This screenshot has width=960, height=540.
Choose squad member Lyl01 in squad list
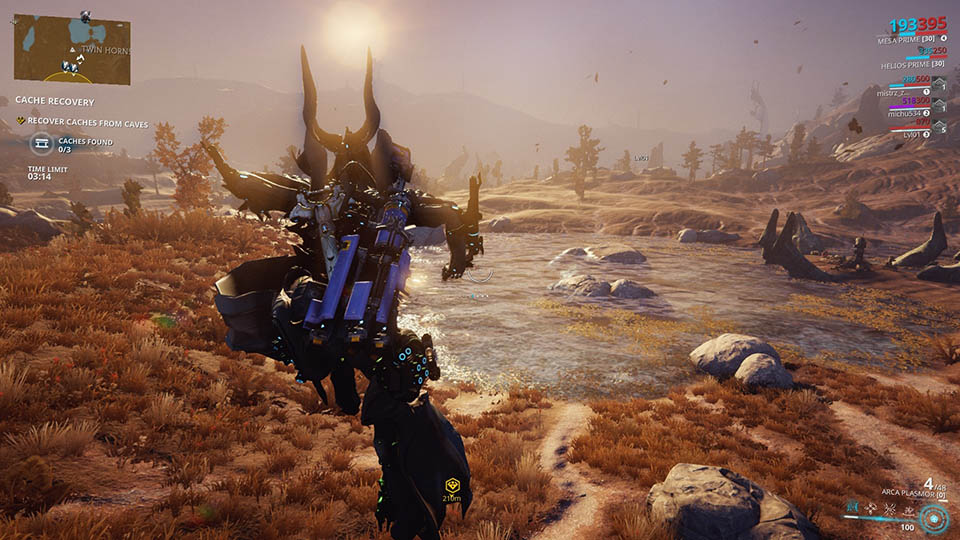(910, 133)
